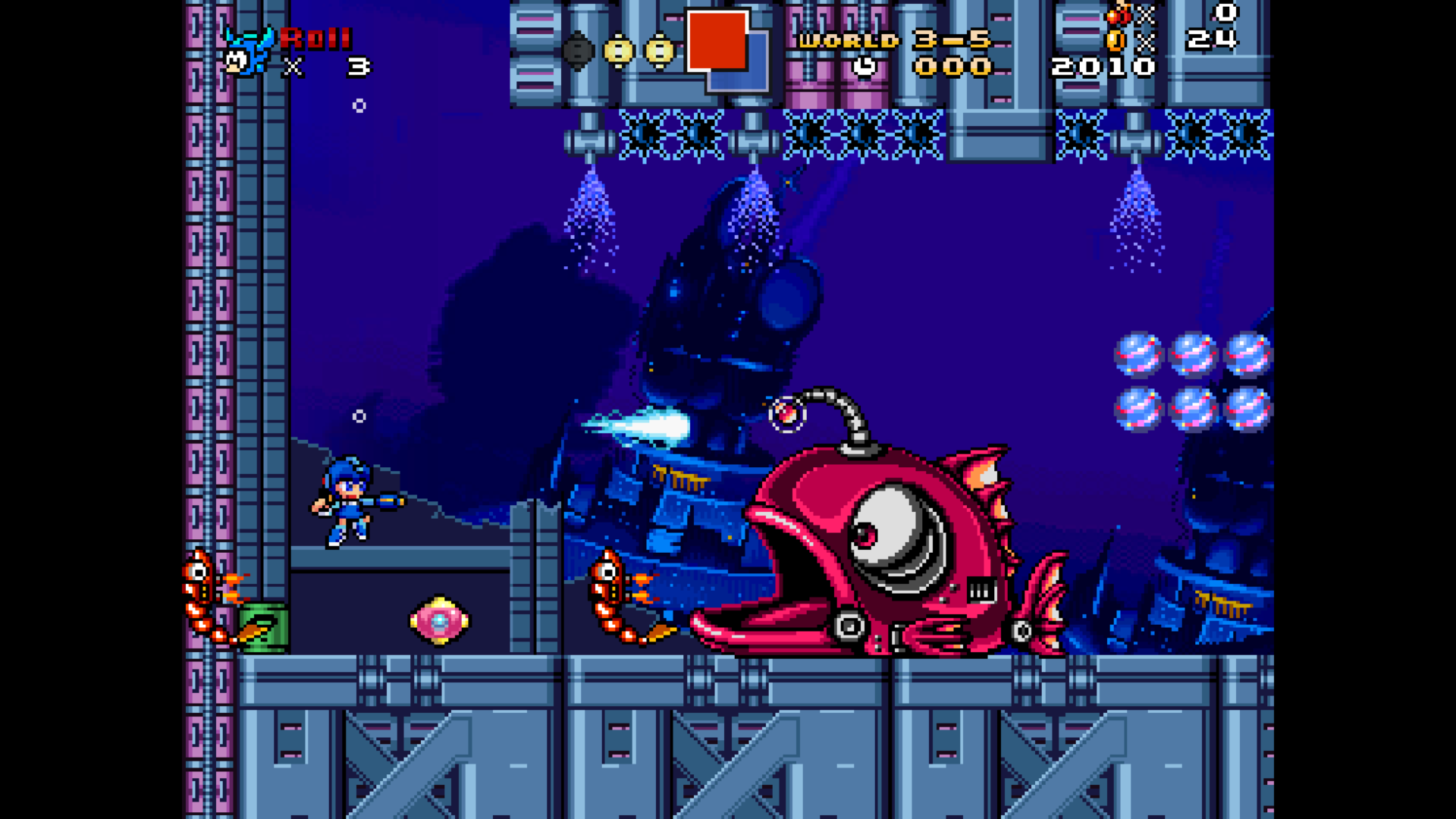
Task: Click the right yellow bell icon in the HUD
Action: (x=659, y=49)
